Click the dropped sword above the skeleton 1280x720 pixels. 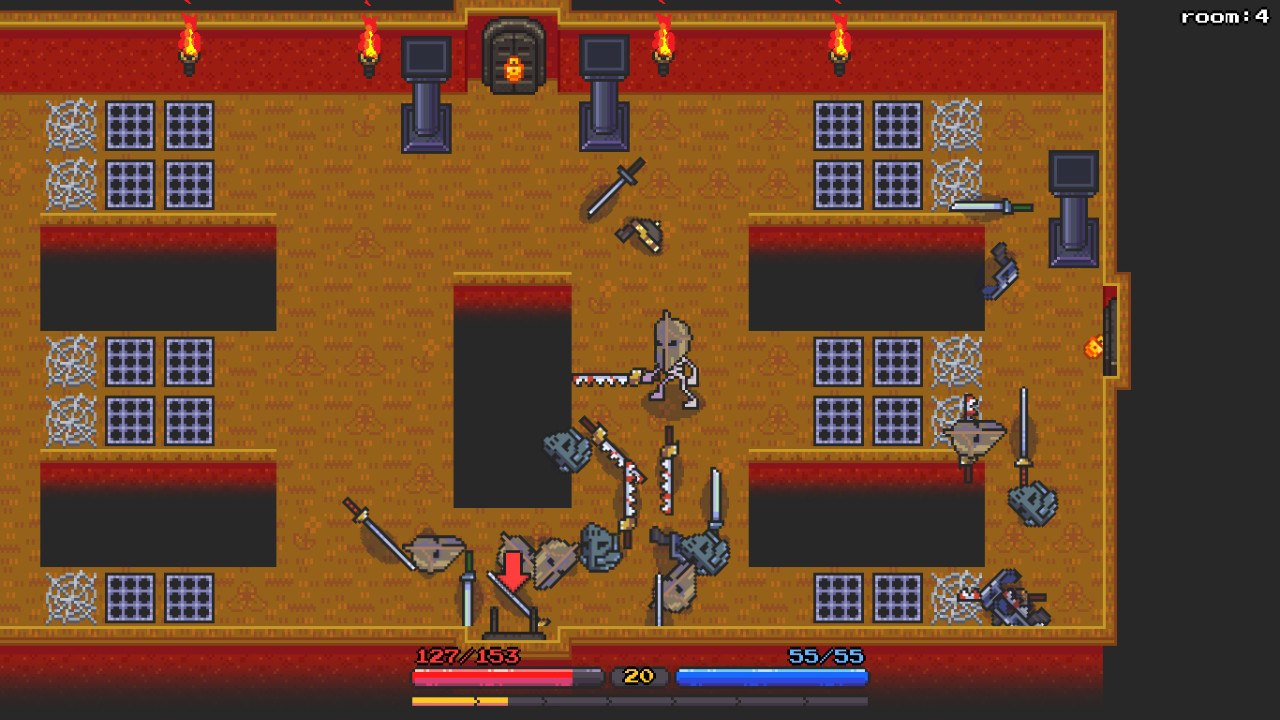(x=612, y=190)
